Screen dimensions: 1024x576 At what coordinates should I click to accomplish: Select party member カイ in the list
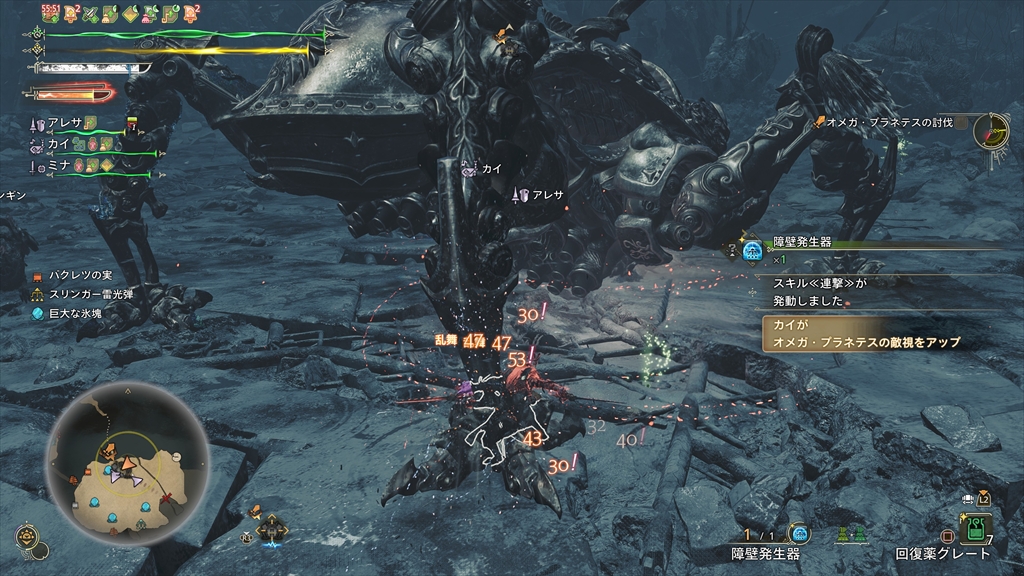[x=58, y=145]
